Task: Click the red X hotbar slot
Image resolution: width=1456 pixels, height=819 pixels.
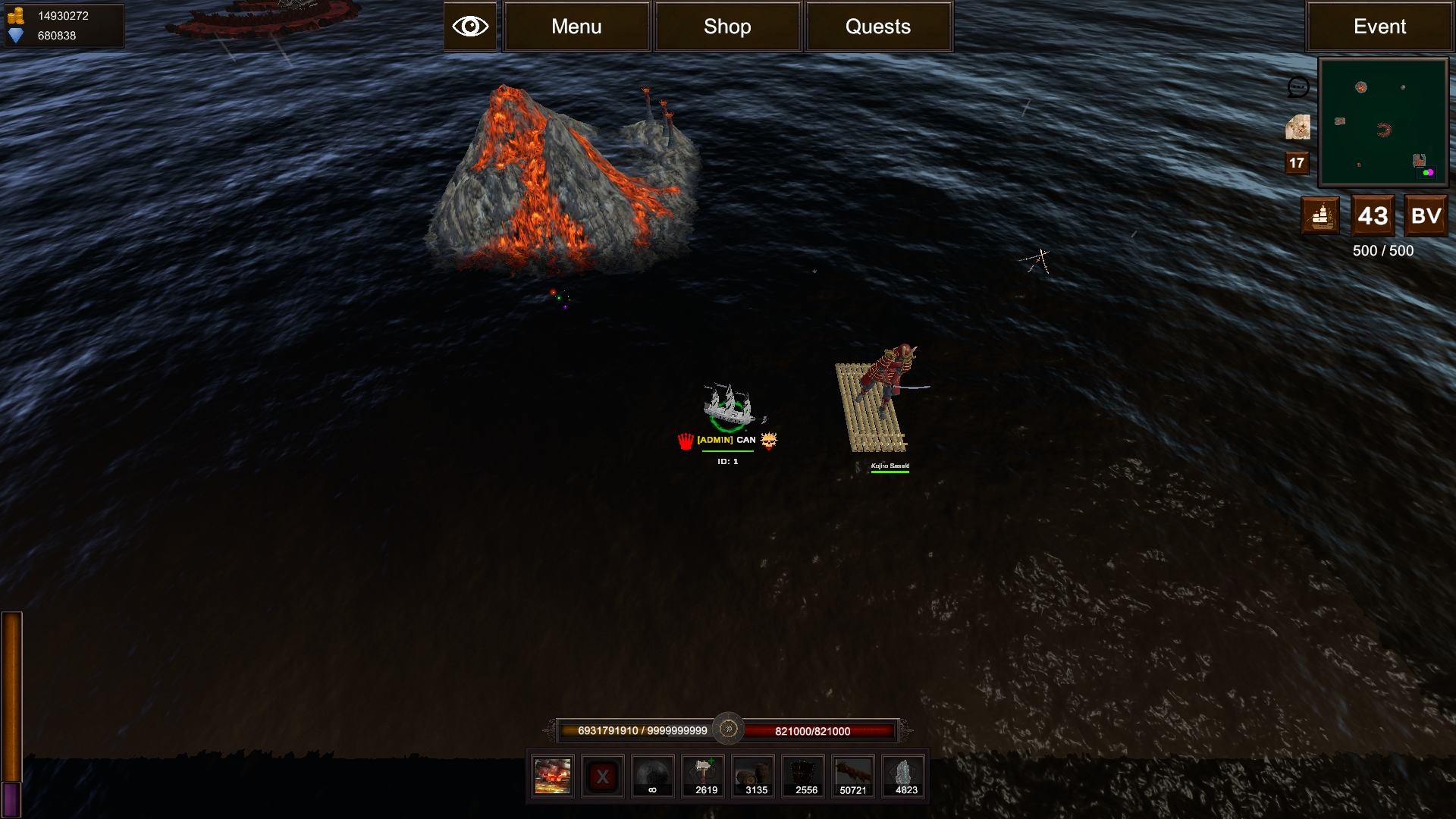Action: tap(603, 777)
